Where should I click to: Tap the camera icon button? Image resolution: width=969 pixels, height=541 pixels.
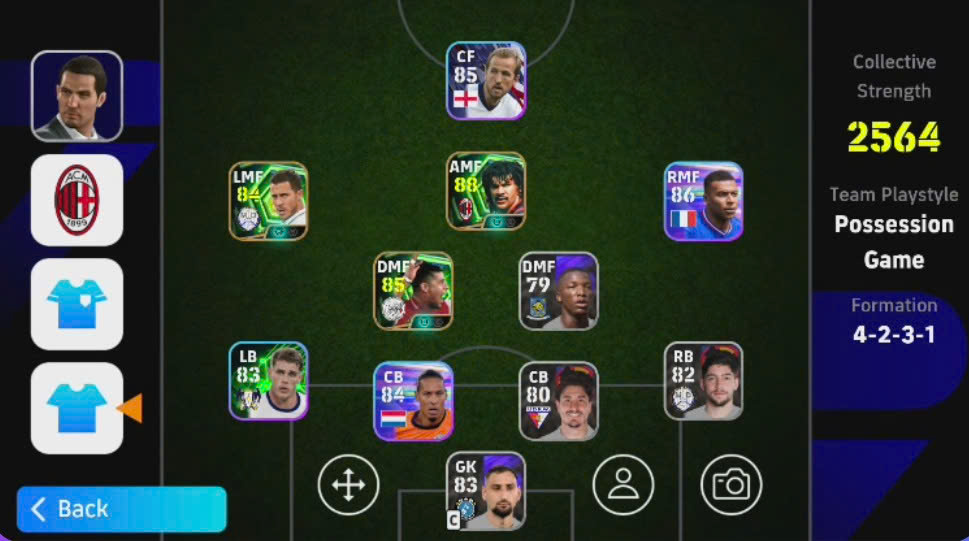(x=731, y=485)
